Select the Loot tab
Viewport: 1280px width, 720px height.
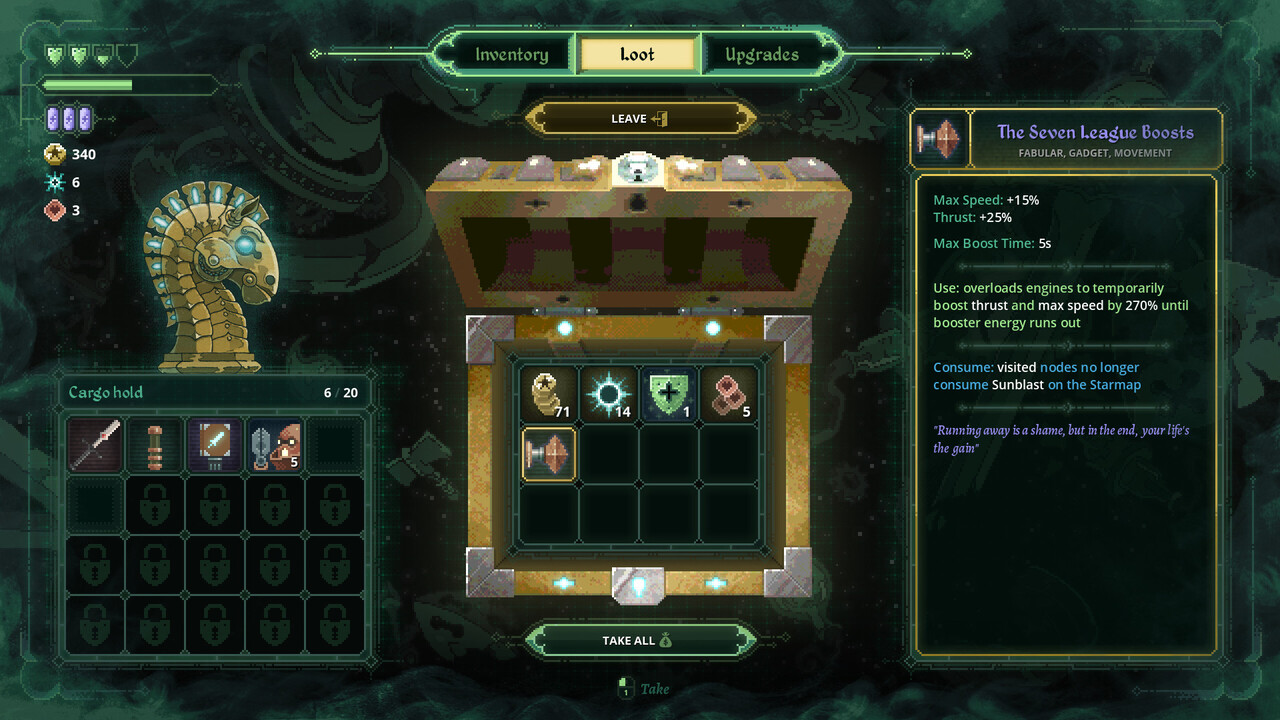coord(637,55)
